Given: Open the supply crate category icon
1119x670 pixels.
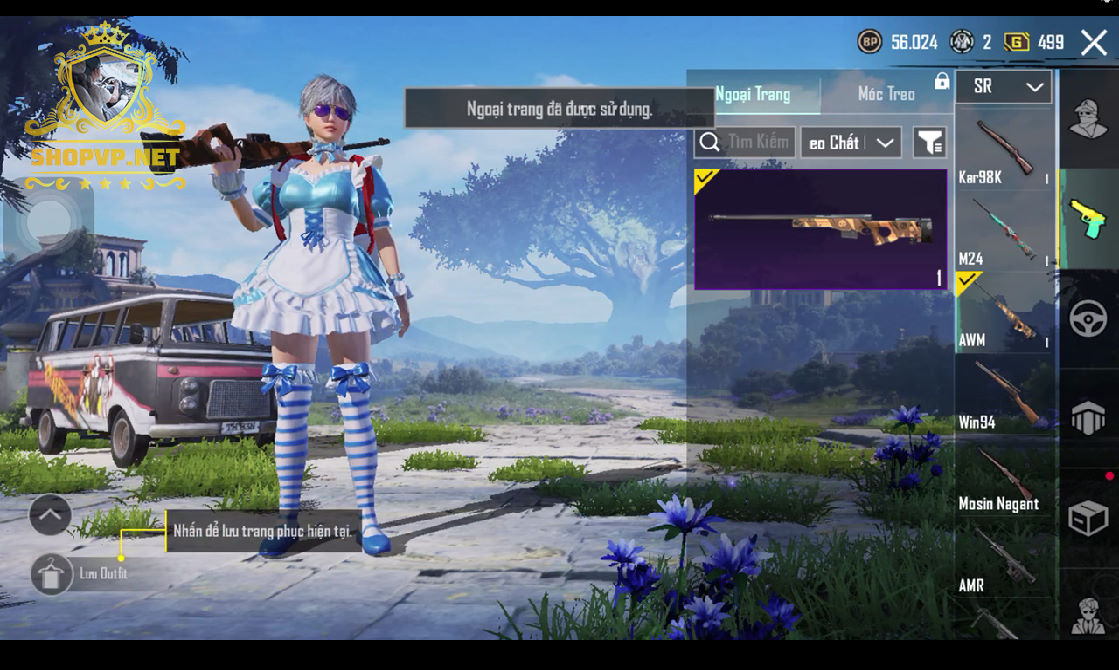Looking at the screenshot, I should (1088, 519).
